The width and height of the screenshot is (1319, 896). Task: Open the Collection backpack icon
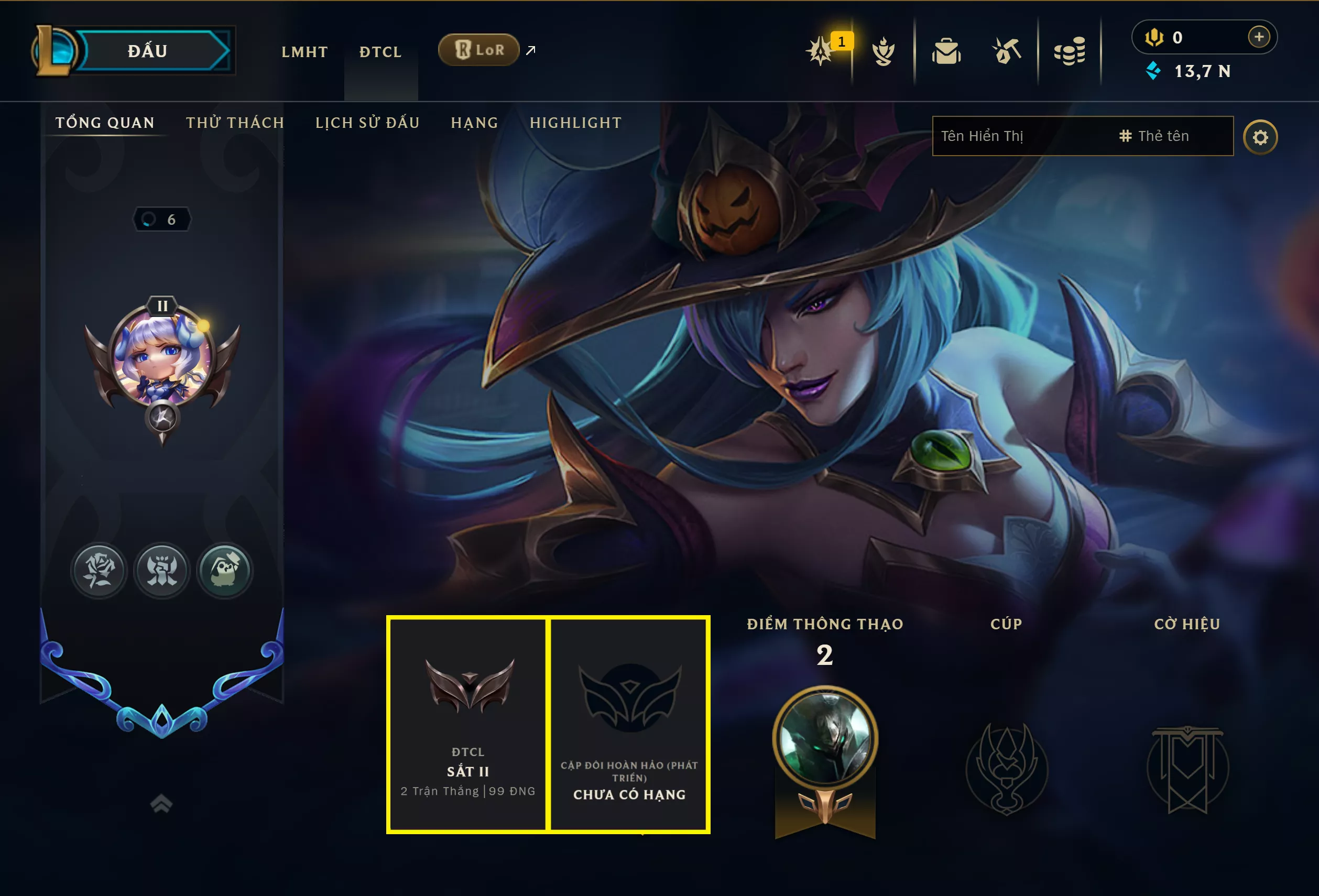(x=947, y=51)
